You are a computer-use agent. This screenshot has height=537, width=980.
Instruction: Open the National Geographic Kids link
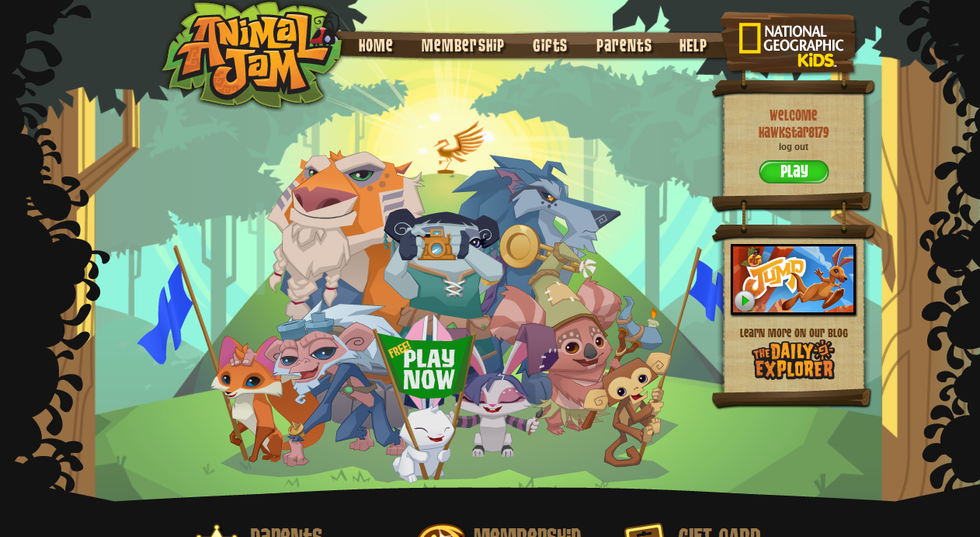click(x=790, y=43)
